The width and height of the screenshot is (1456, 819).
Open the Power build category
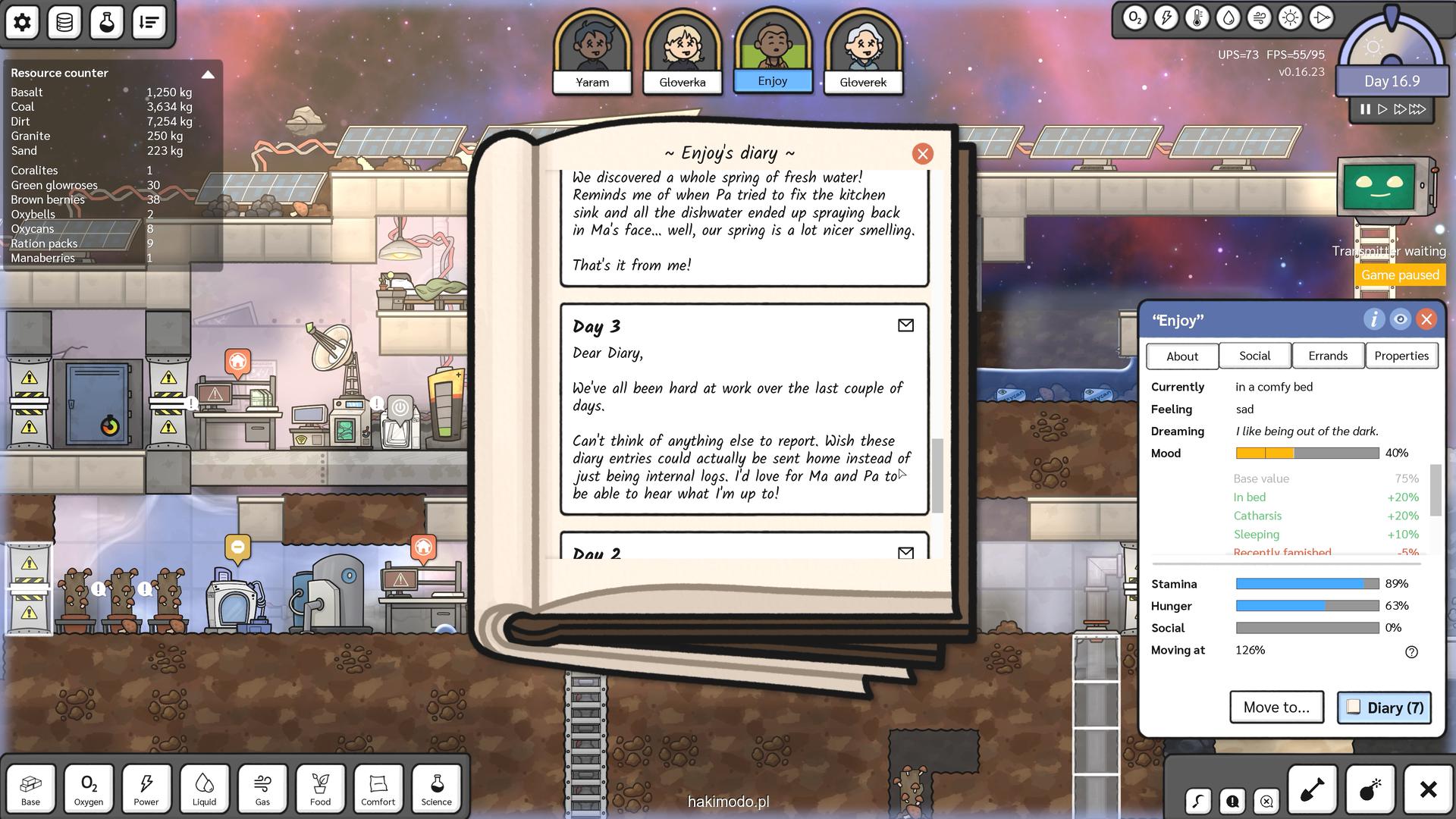pos(146,789)
